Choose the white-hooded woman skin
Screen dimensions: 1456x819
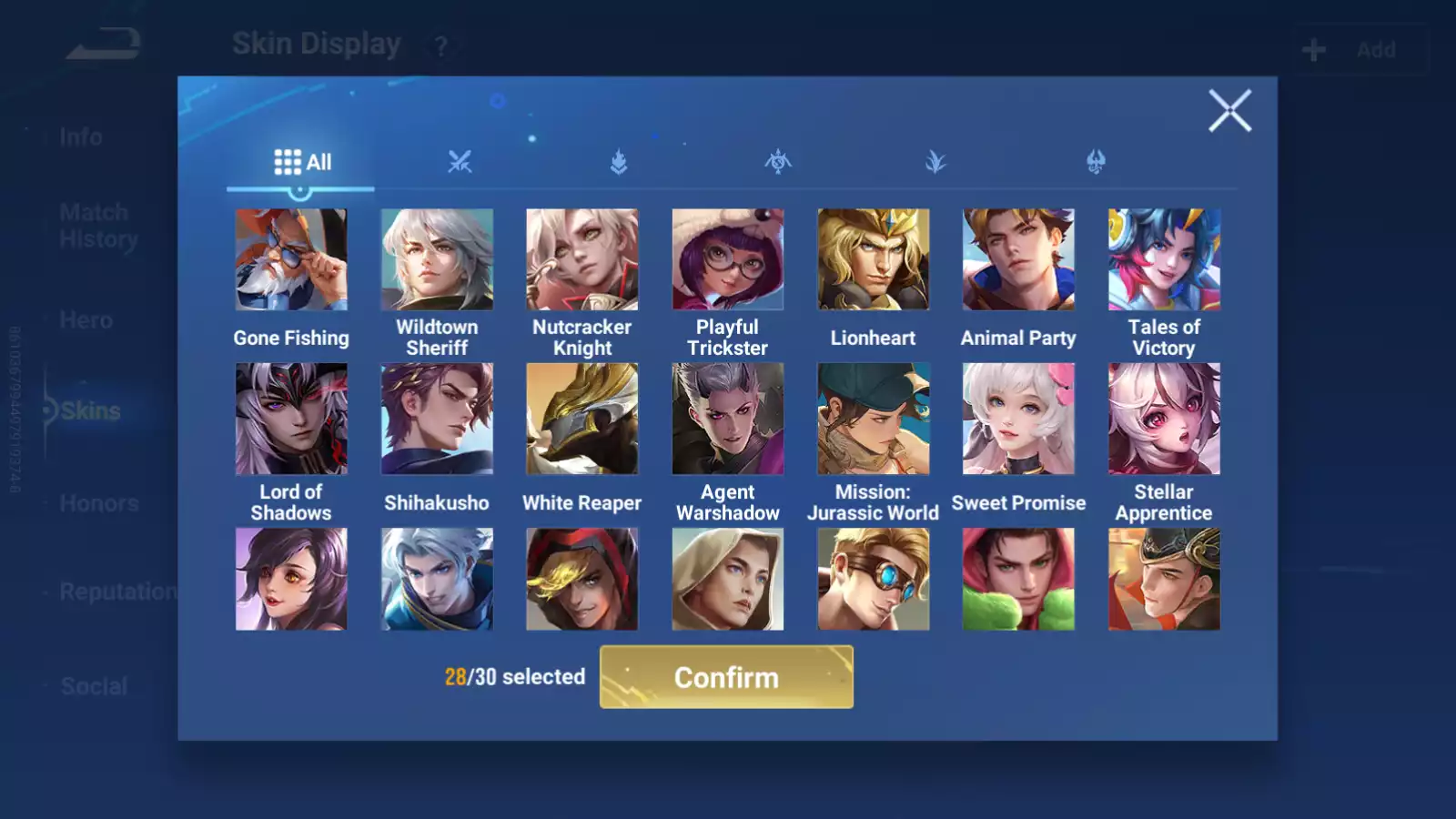[x=727, y=580]
